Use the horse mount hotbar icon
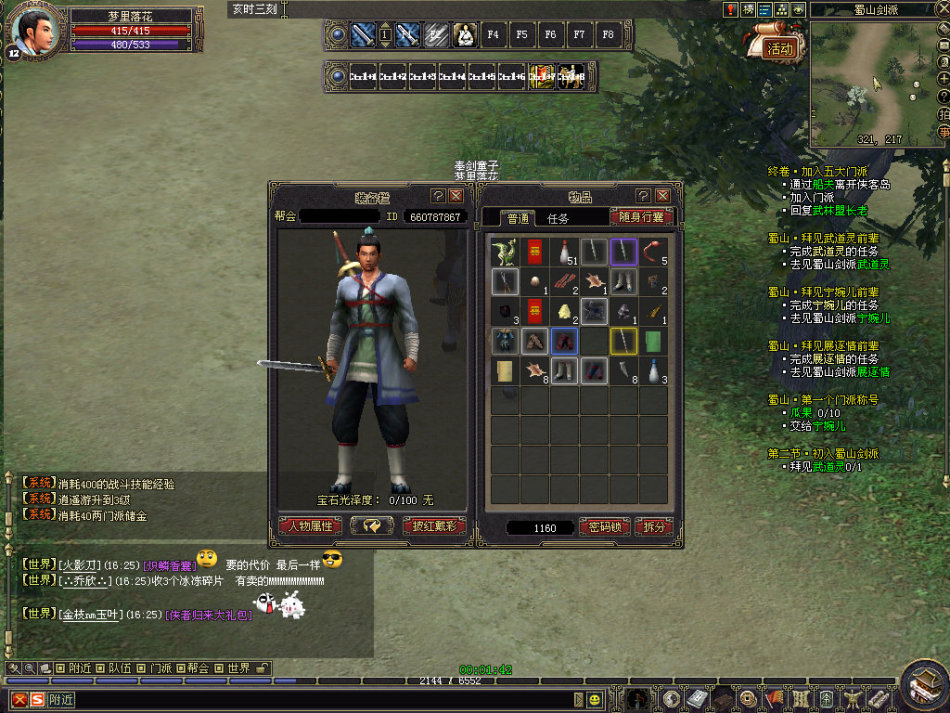Viewport: 950px width, 713px height. 571,76
